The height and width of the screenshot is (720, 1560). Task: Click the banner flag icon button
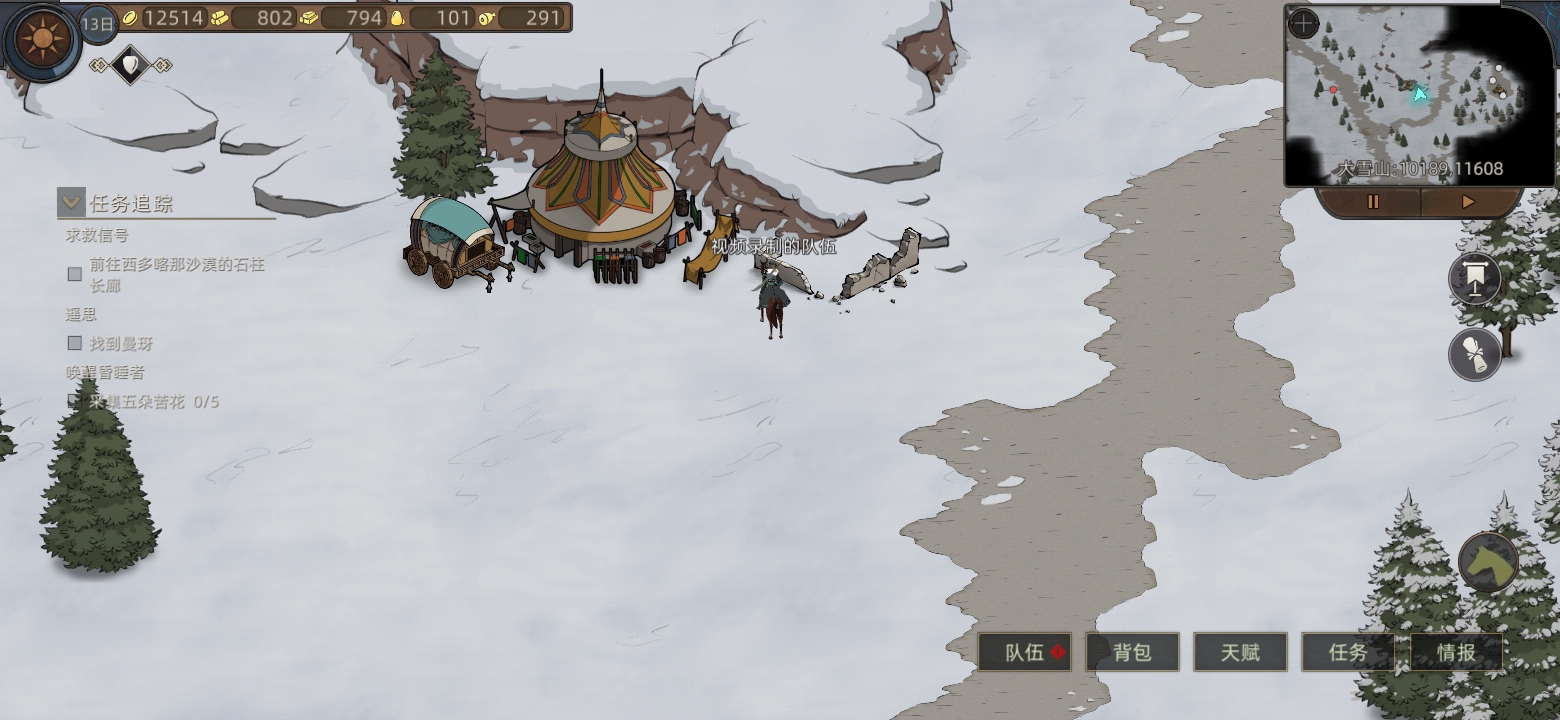pyautogui.click(x=1475, y=279)
